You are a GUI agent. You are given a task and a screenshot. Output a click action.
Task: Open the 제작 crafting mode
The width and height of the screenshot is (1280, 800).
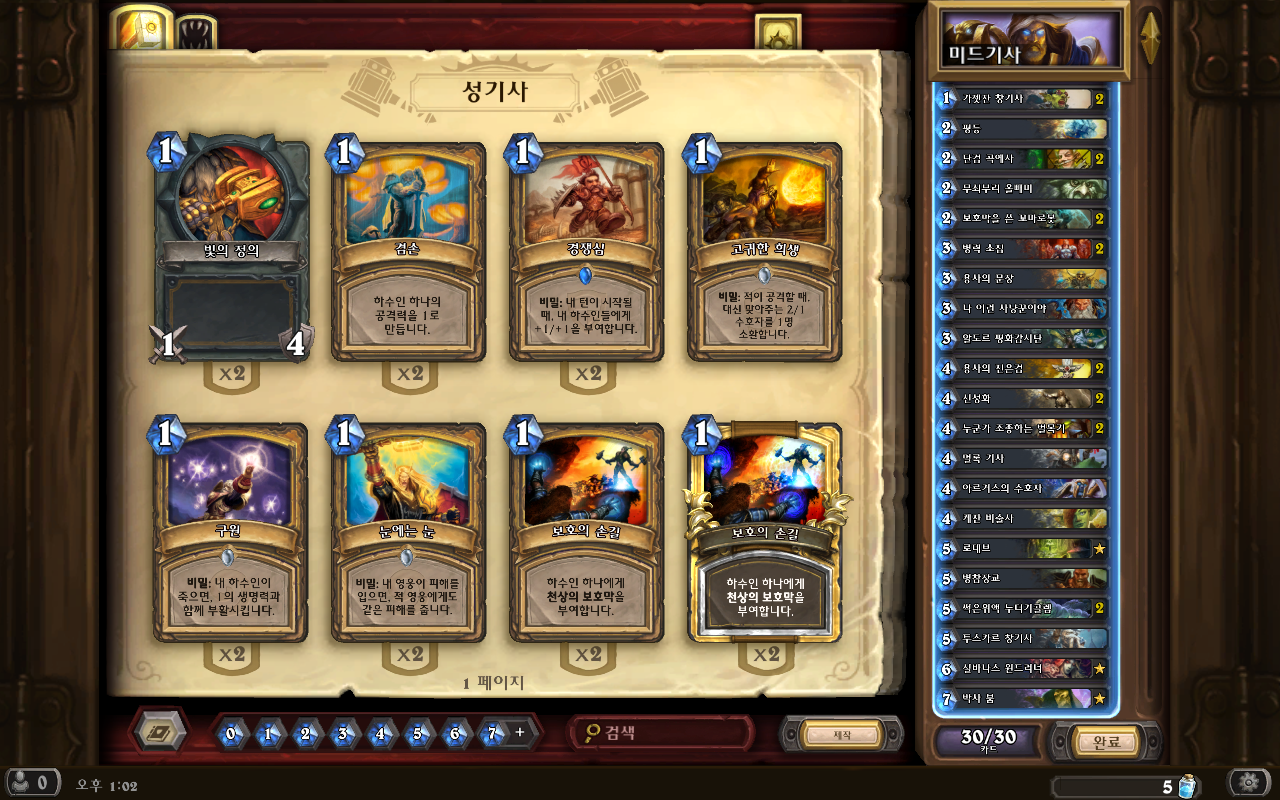pyautogui.click(x=842, y=735)
